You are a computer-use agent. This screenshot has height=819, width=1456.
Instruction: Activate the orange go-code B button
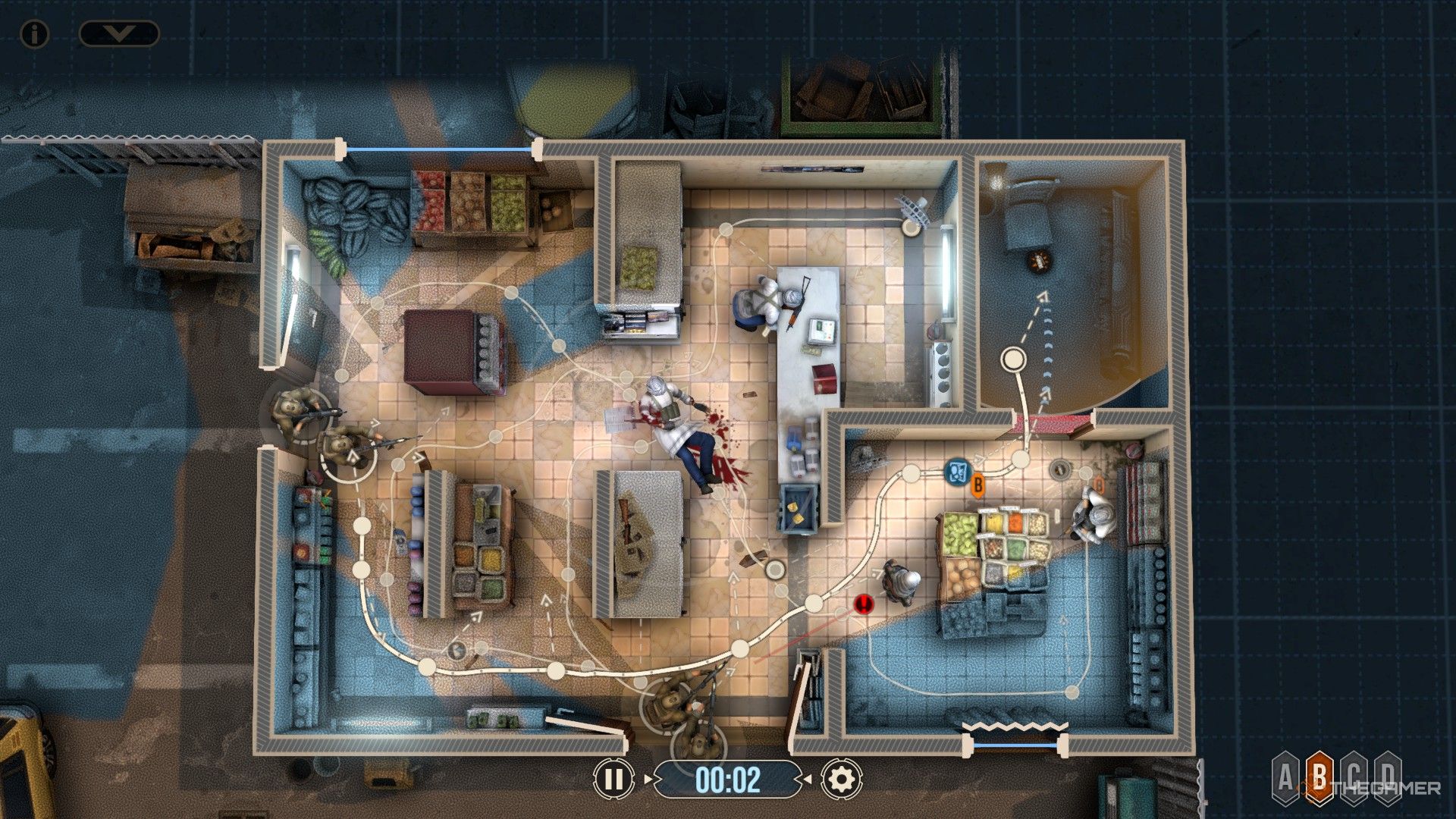[1319, 778]
